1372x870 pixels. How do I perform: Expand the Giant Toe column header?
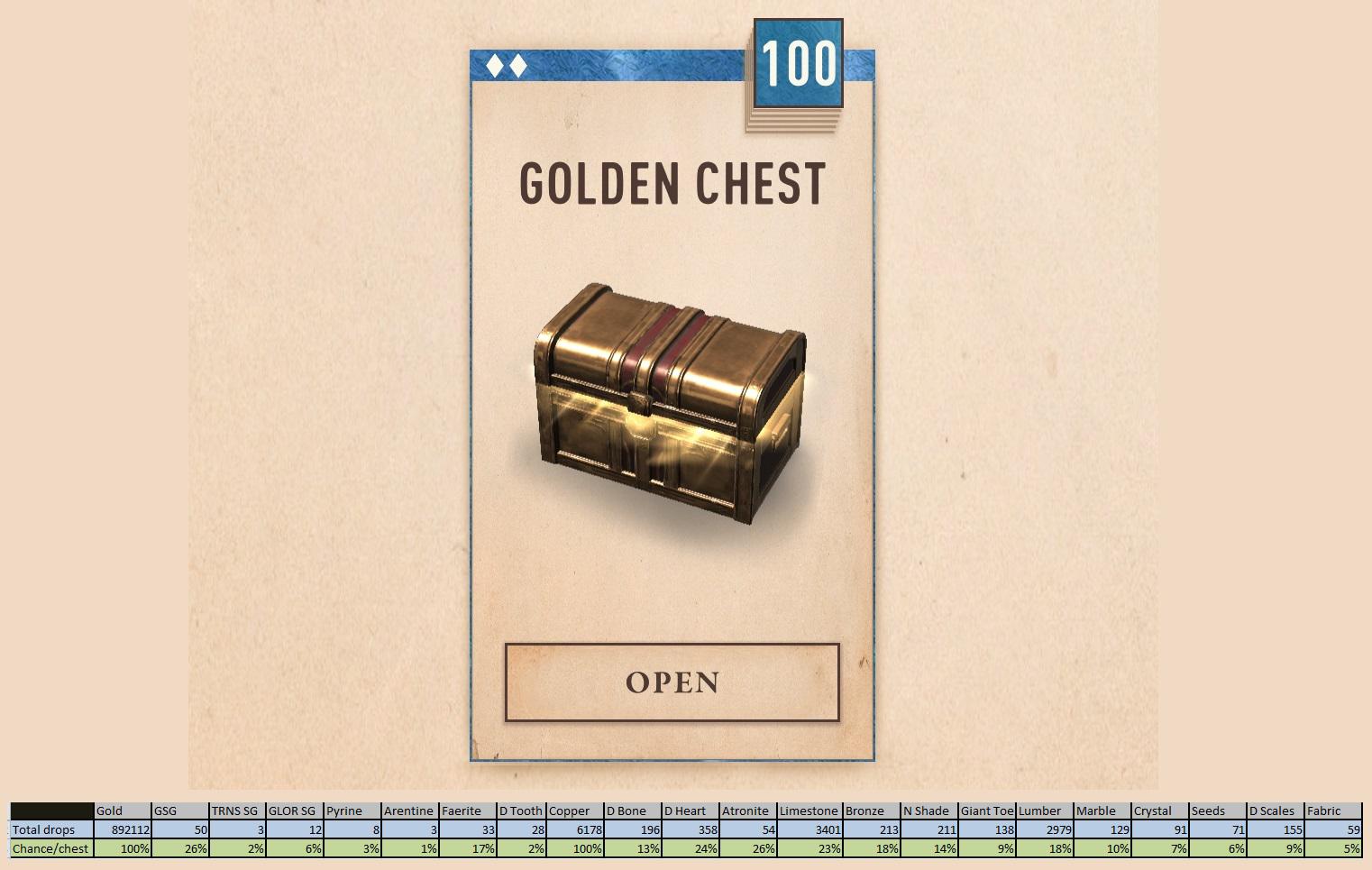coord(987,810)
